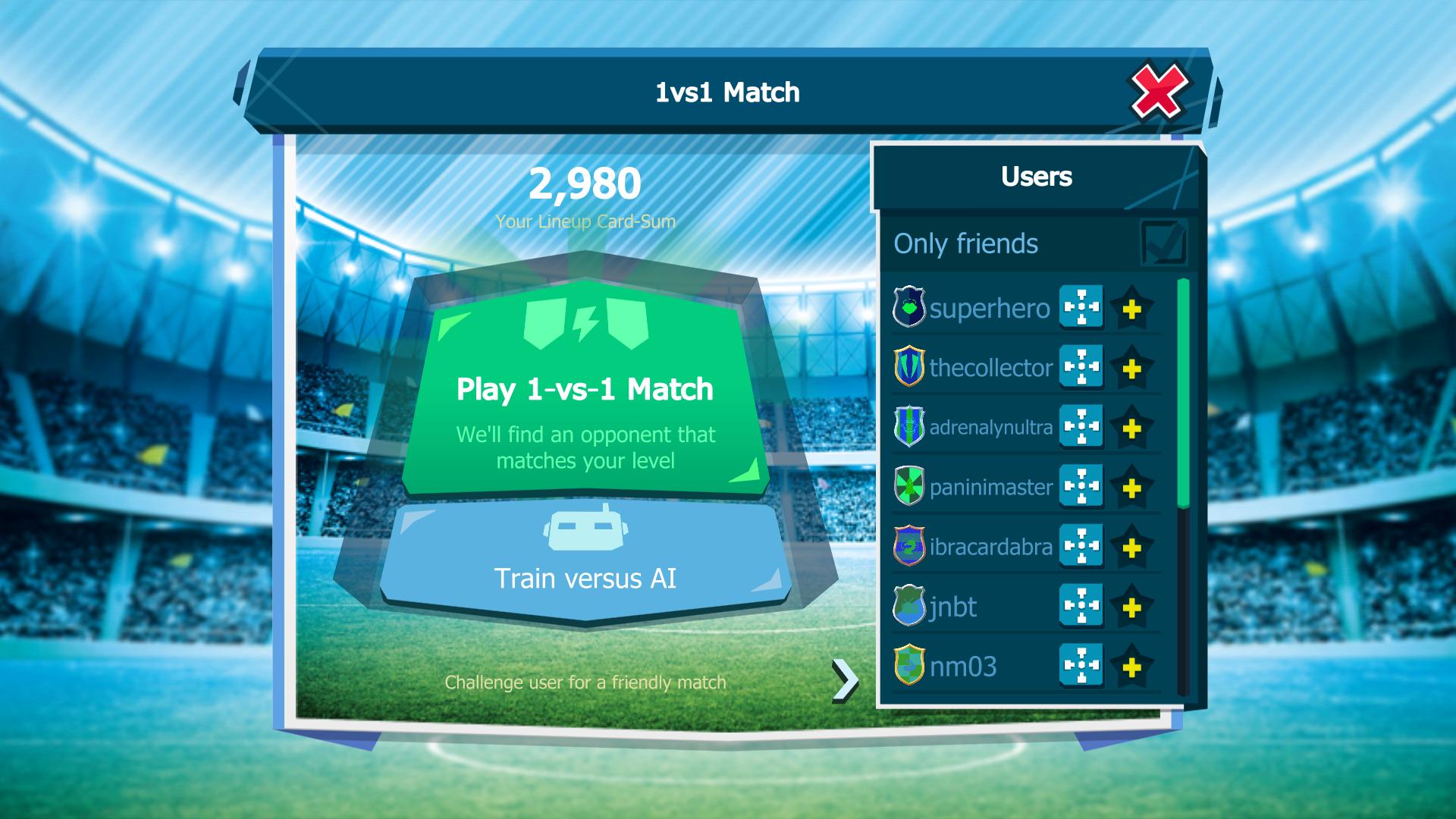1456x819 pixels.
Task: Challenge superhero to a friendly match
Action: click(x=1081, y=307)
